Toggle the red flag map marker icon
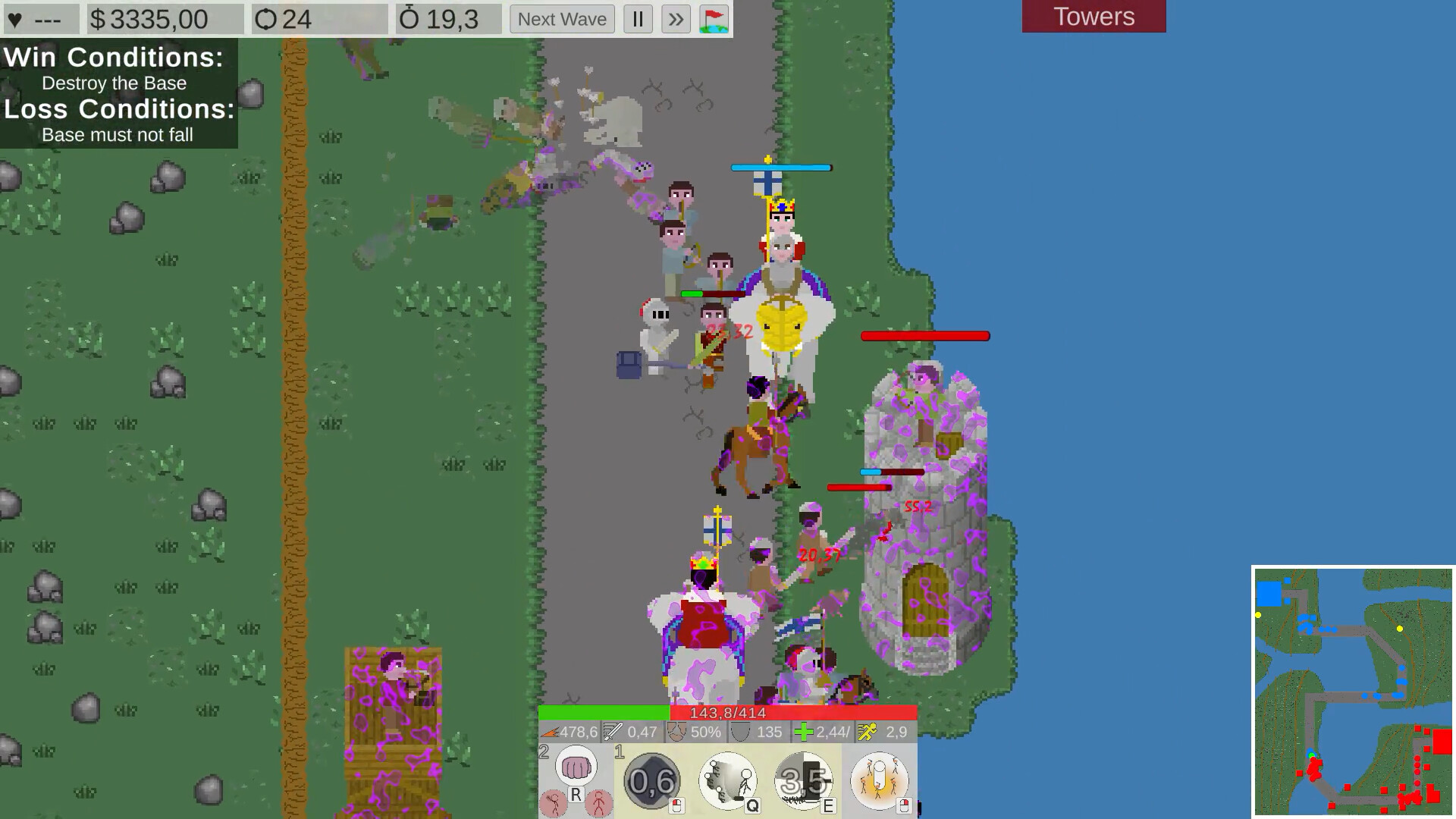The image size is (1456, 819). pos(714,19)
